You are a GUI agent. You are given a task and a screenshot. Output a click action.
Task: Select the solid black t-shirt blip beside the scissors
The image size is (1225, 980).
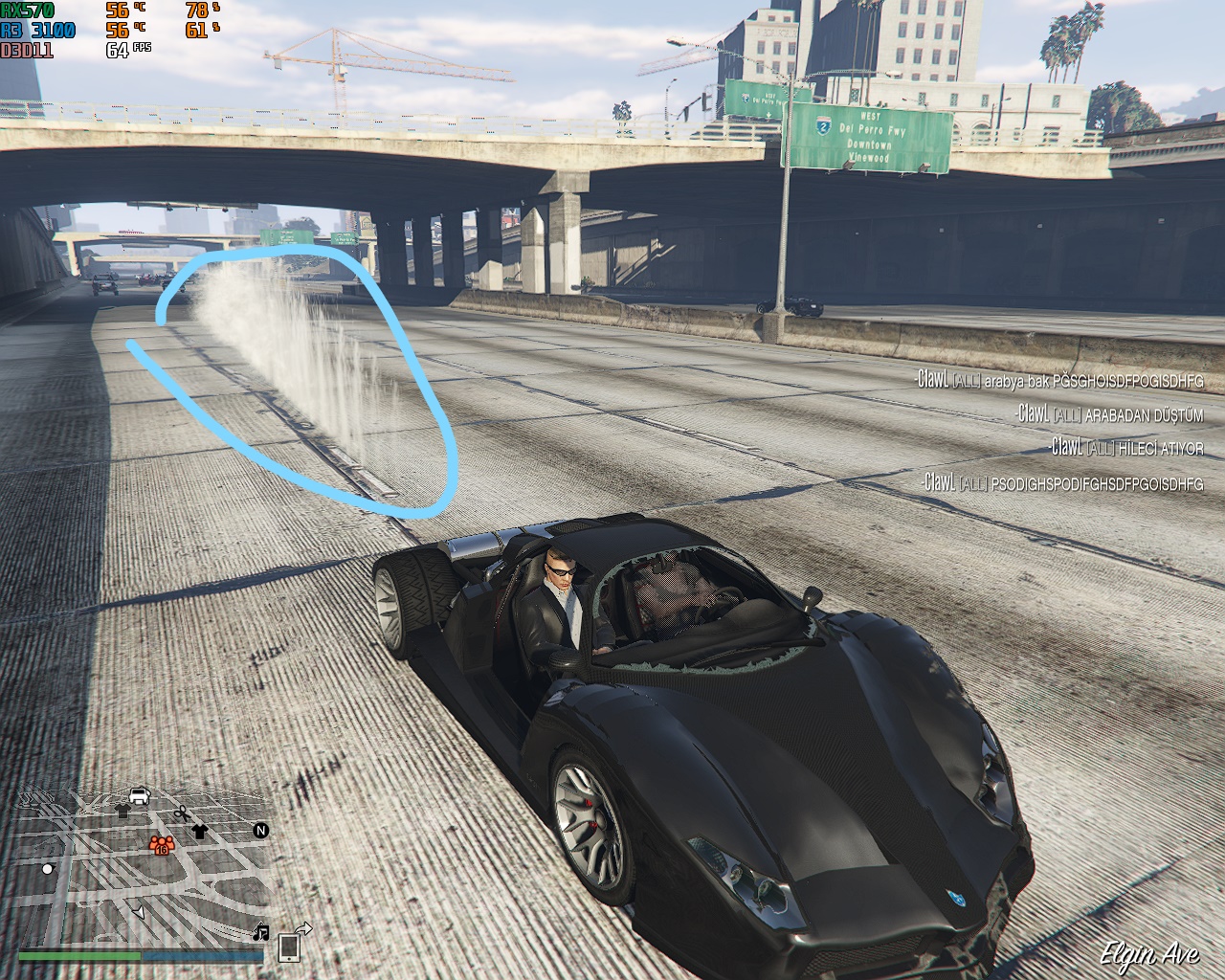pos(199,830)
